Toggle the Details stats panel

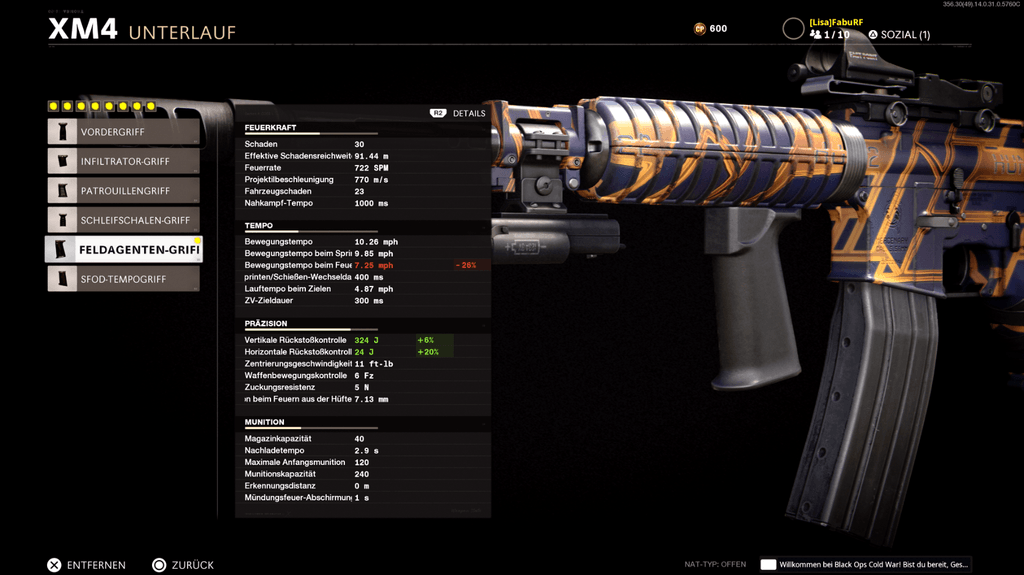tap(458, 113)
